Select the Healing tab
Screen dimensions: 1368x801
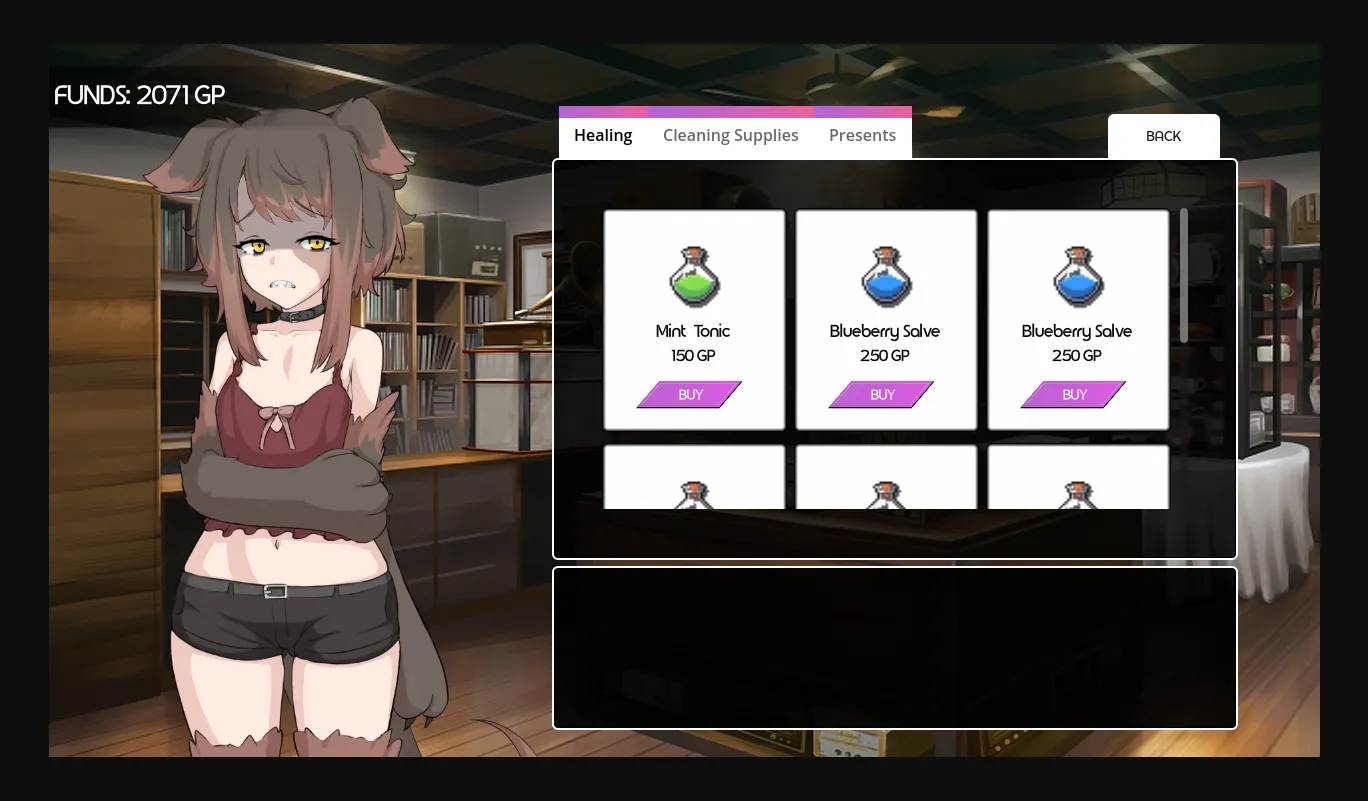tap(602, 135)
